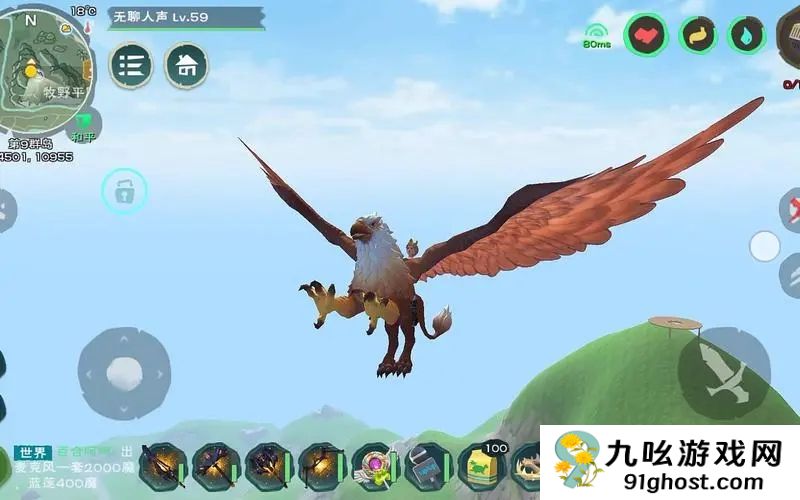Tap the house icon button
Viewport: 800px width, 500px height.
(x=186, y=66)
